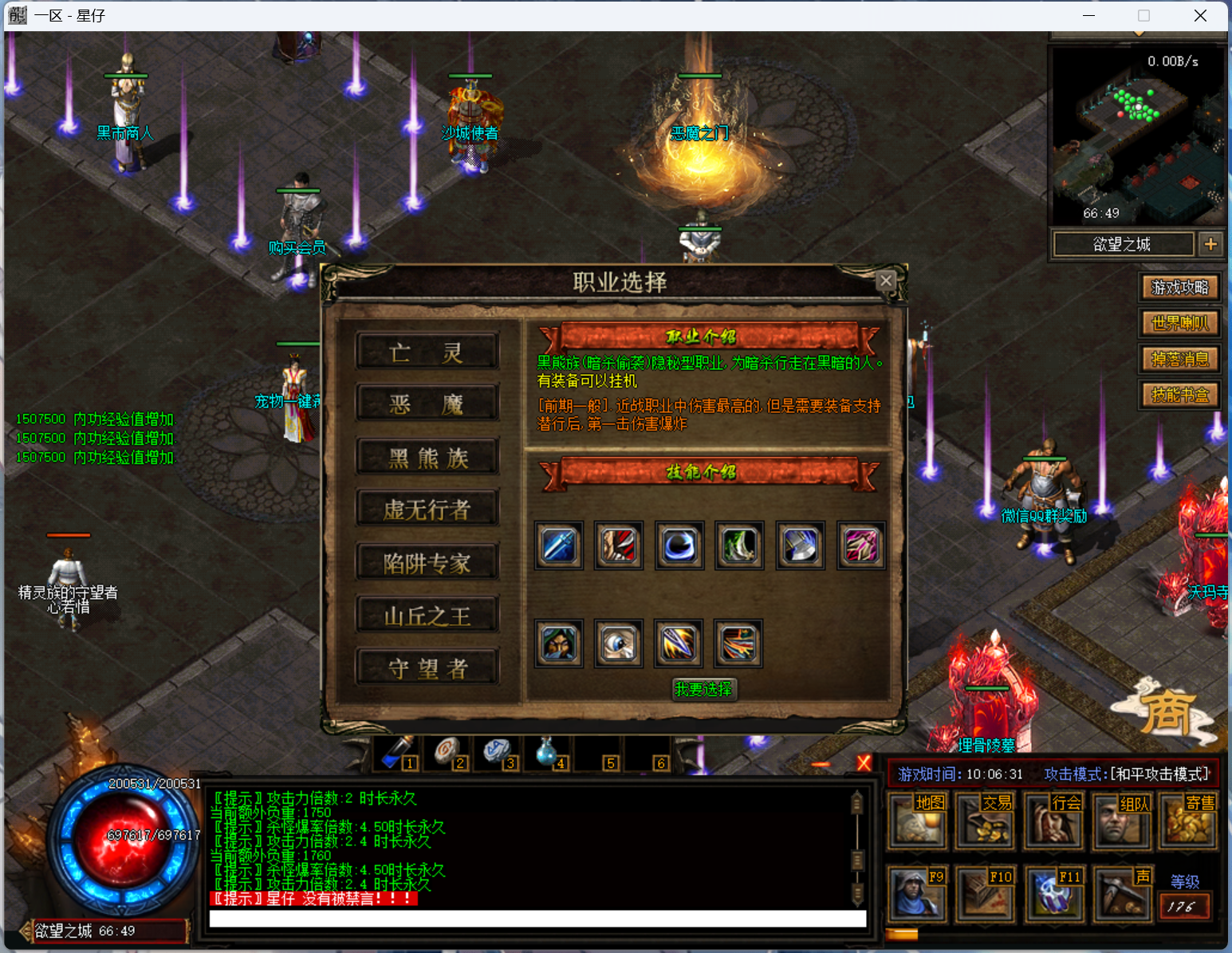
Task: Select the 亡灵 class option
Action: (427, 352)
